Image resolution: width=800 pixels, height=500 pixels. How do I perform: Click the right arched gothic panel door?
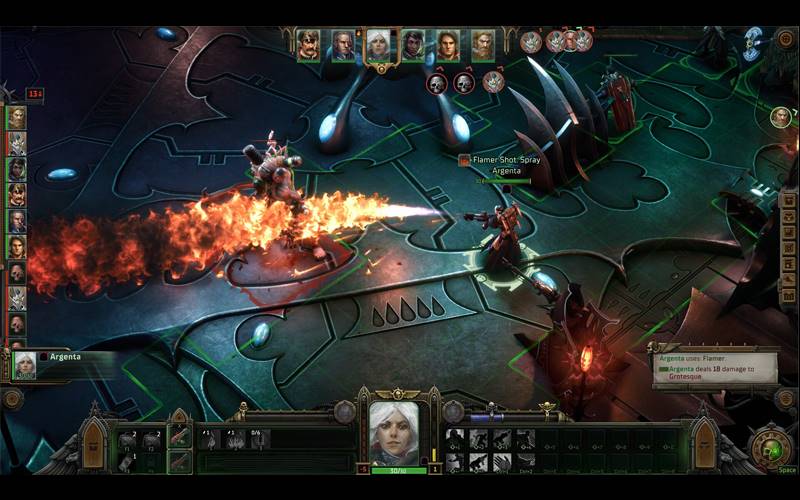704,443
